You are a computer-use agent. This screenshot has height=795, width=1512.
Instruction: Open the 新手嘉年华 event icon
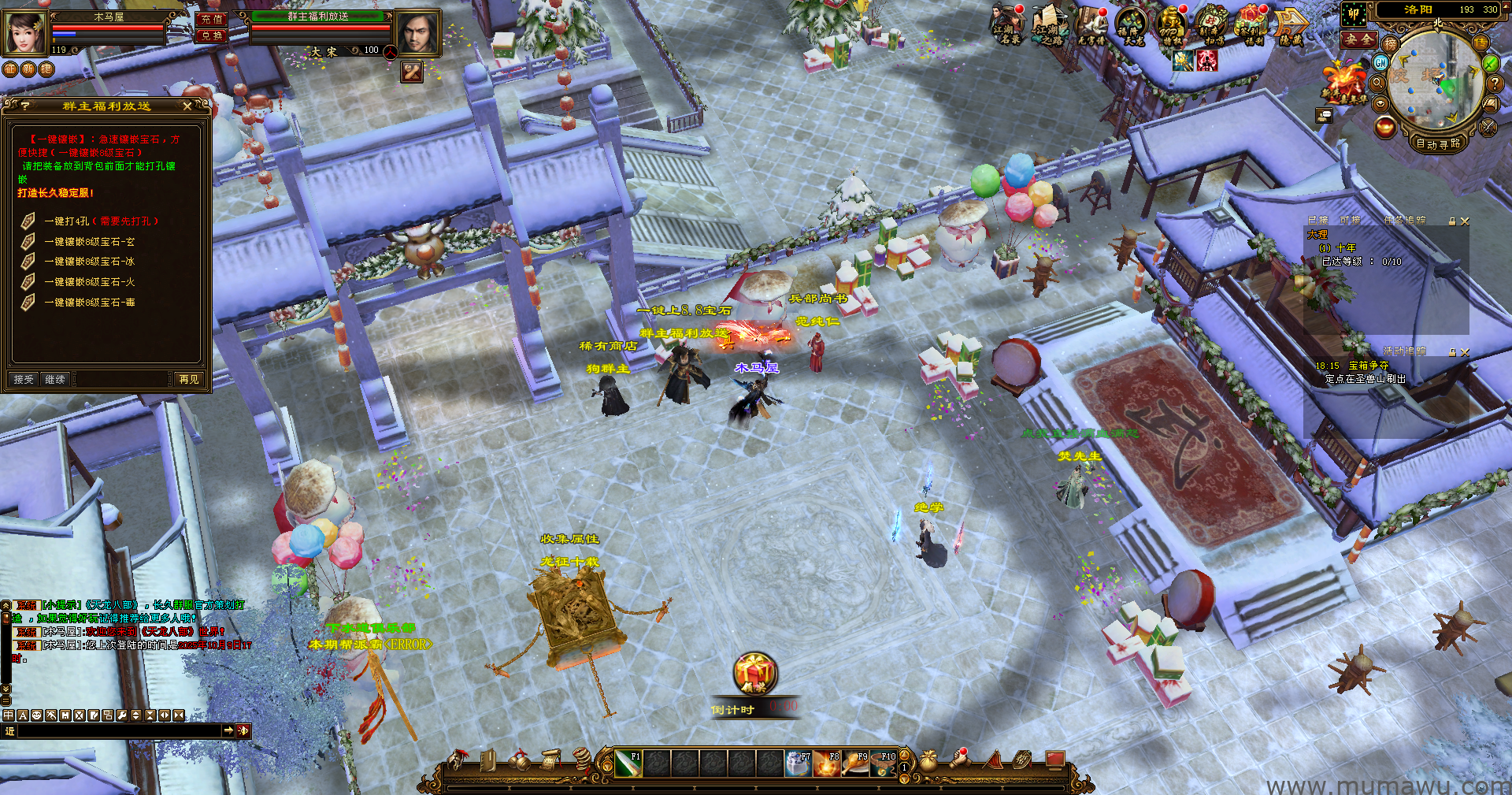1345,83
